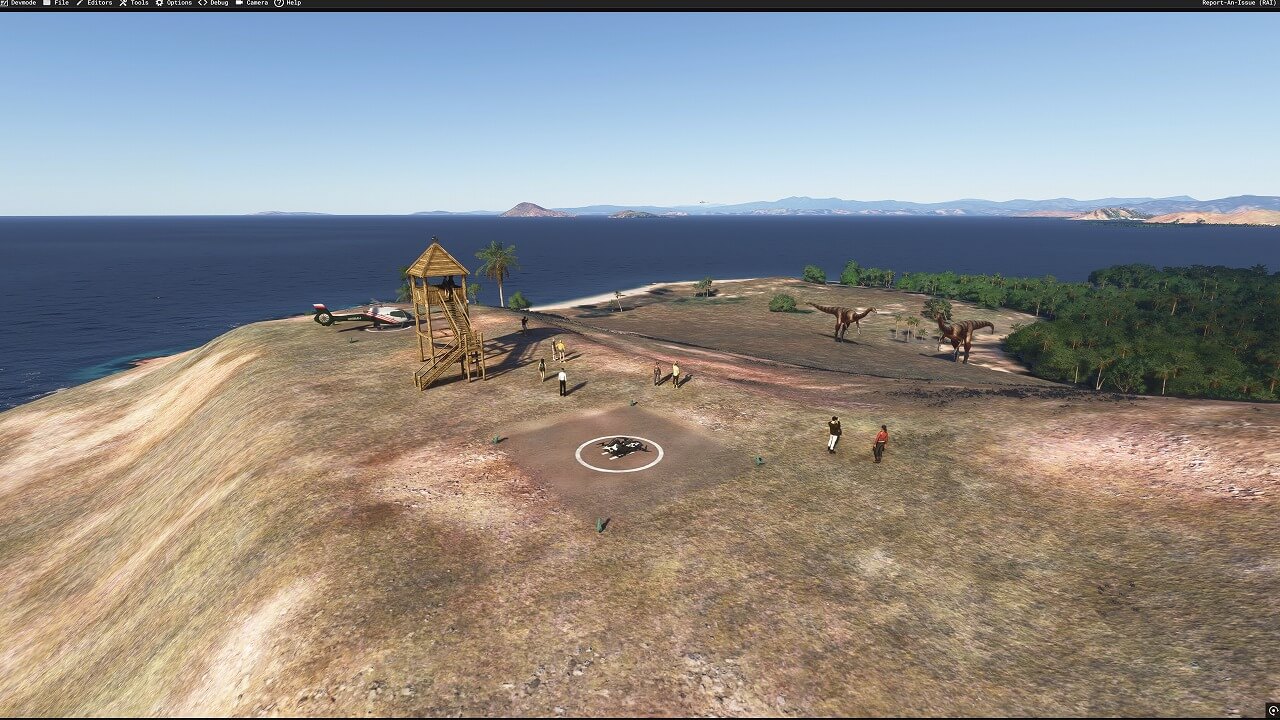The width and height of the screenshot is (1280, 720).
Task: Expand the Debug menu
Action: tap(214, 3)
